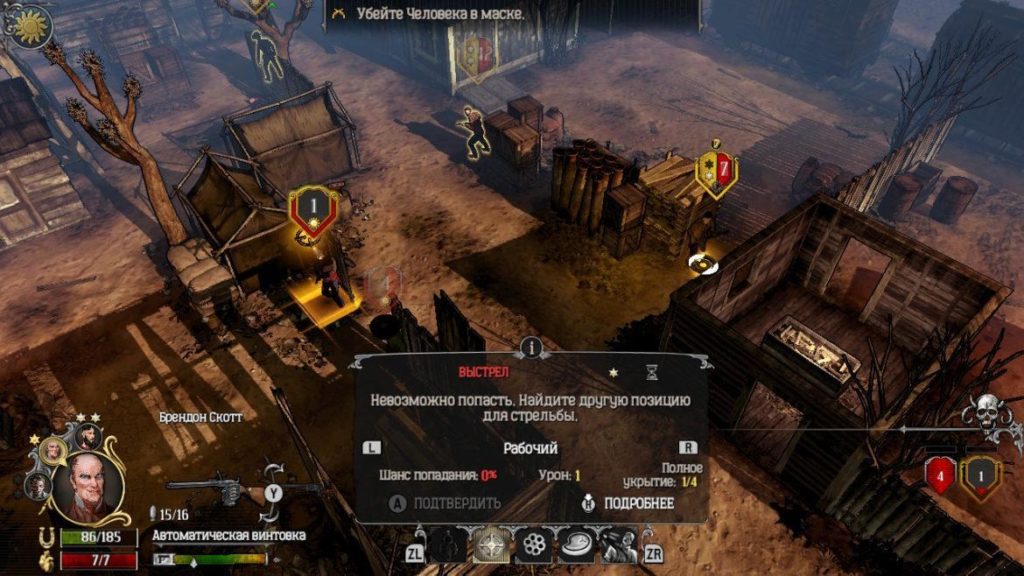Select the red shield marker showing 1
The width and height of the screenshot is (1024, 576).
311,207
